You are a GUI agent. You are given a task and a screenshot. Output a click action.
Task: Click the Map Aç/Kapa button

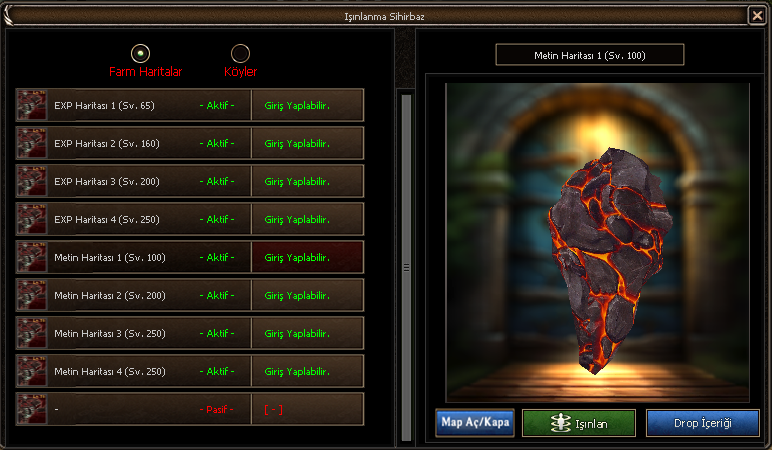click(474, 423)
